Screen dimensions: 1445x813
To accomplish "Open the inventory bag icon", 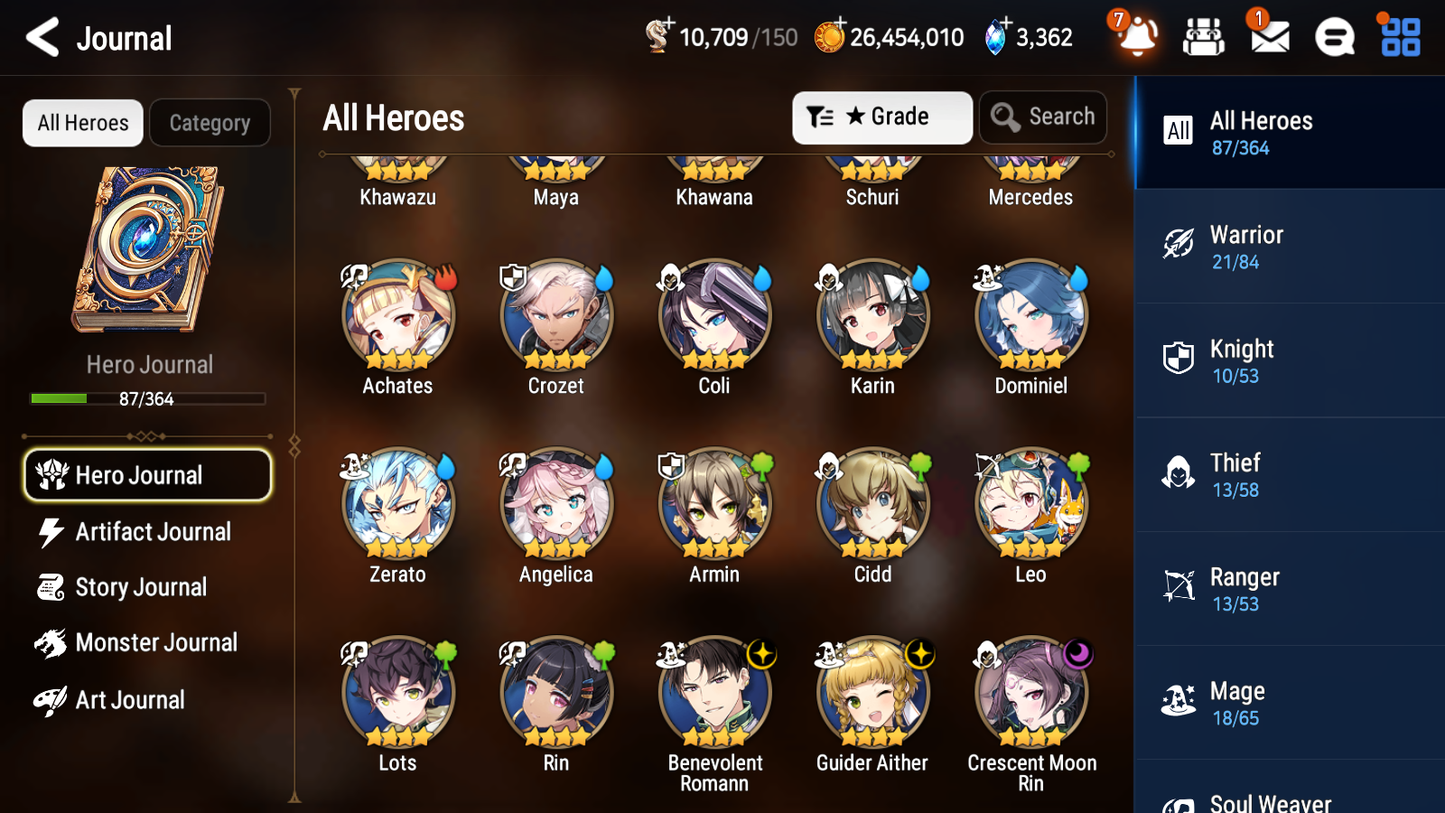I will coord(1203,36).
